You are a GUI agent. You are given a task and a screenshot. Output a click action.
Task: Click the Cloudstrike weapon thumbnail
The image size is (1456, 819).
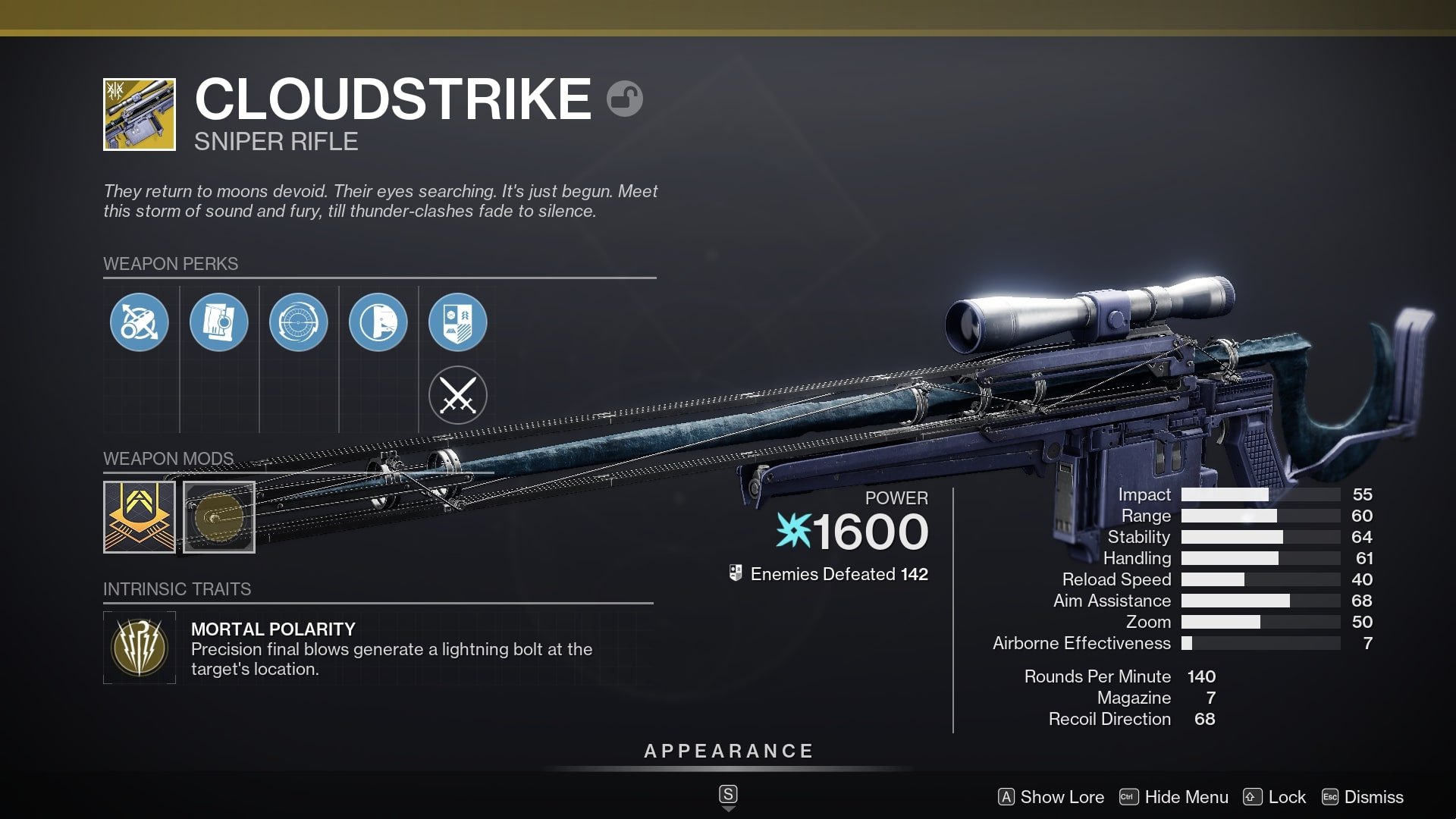pos(140,114)
